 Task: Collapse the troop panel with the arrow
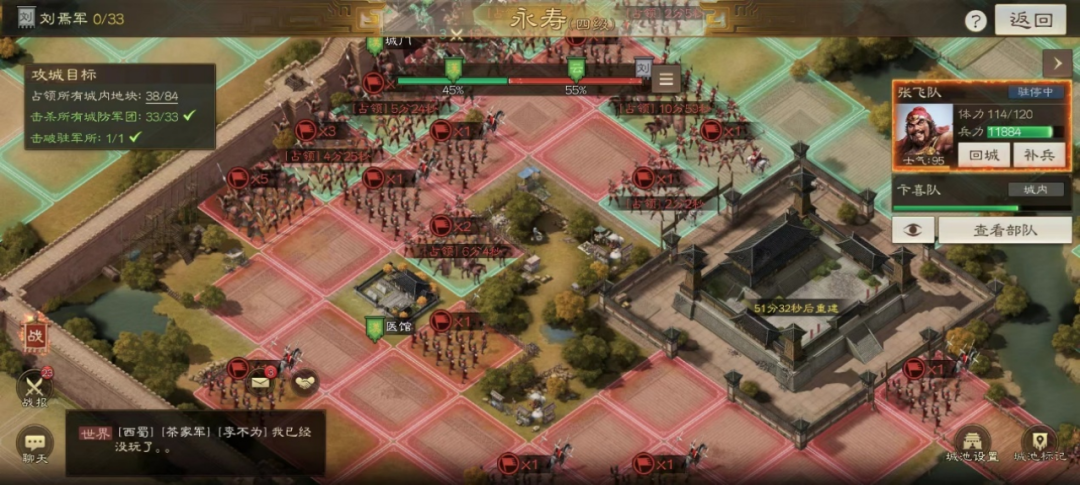[1056, 64]
